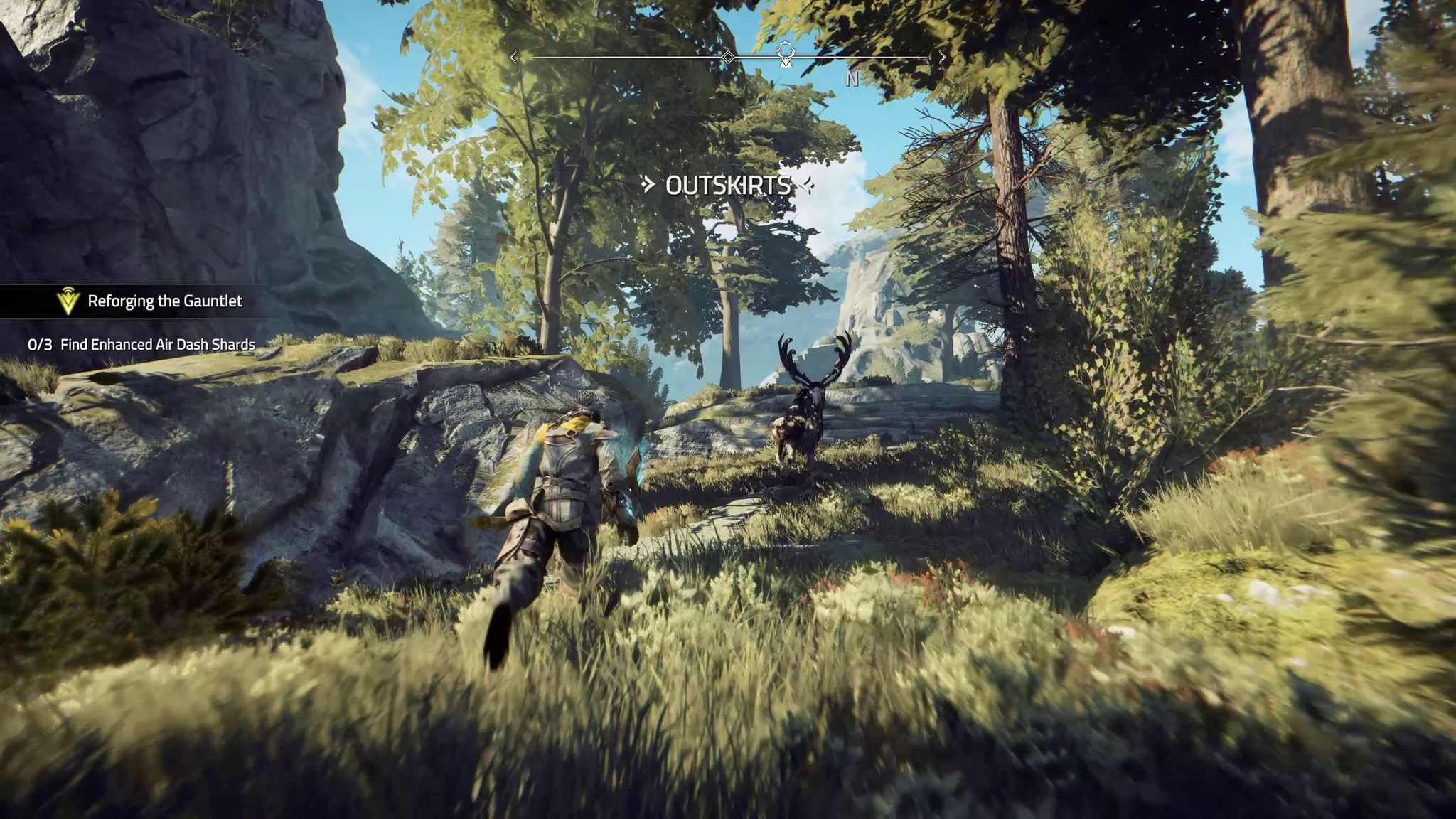
Task: Select the Find Enhanced Air Dash Shards objective
Action: (157, 345)
